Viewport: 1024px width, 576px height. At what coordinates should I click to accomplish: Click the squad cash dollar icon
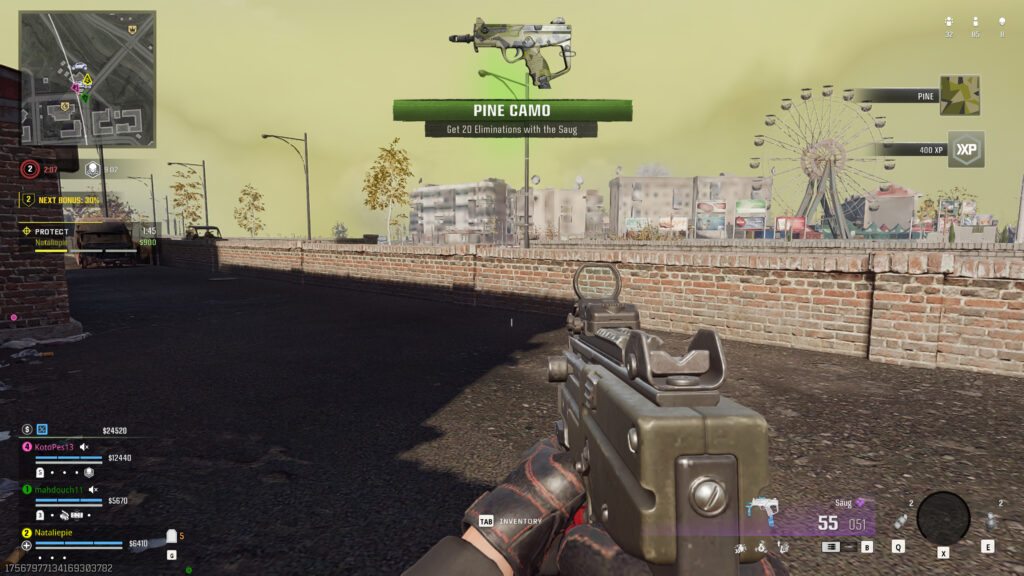(x=26, y=430)
